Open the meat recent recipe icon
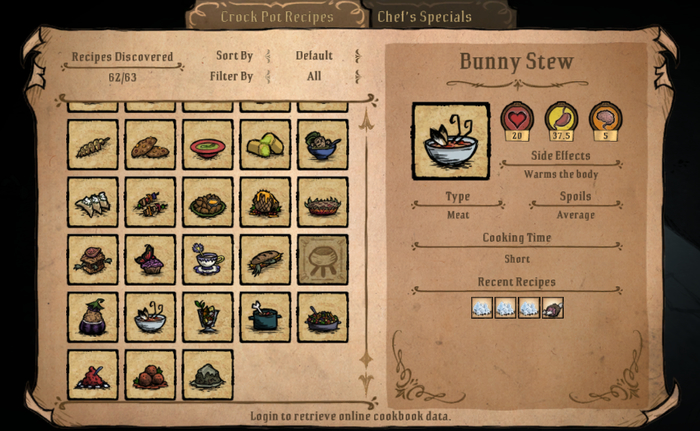Image resolution: width=700 pixels, height=431 pixels. pos(553,308)
